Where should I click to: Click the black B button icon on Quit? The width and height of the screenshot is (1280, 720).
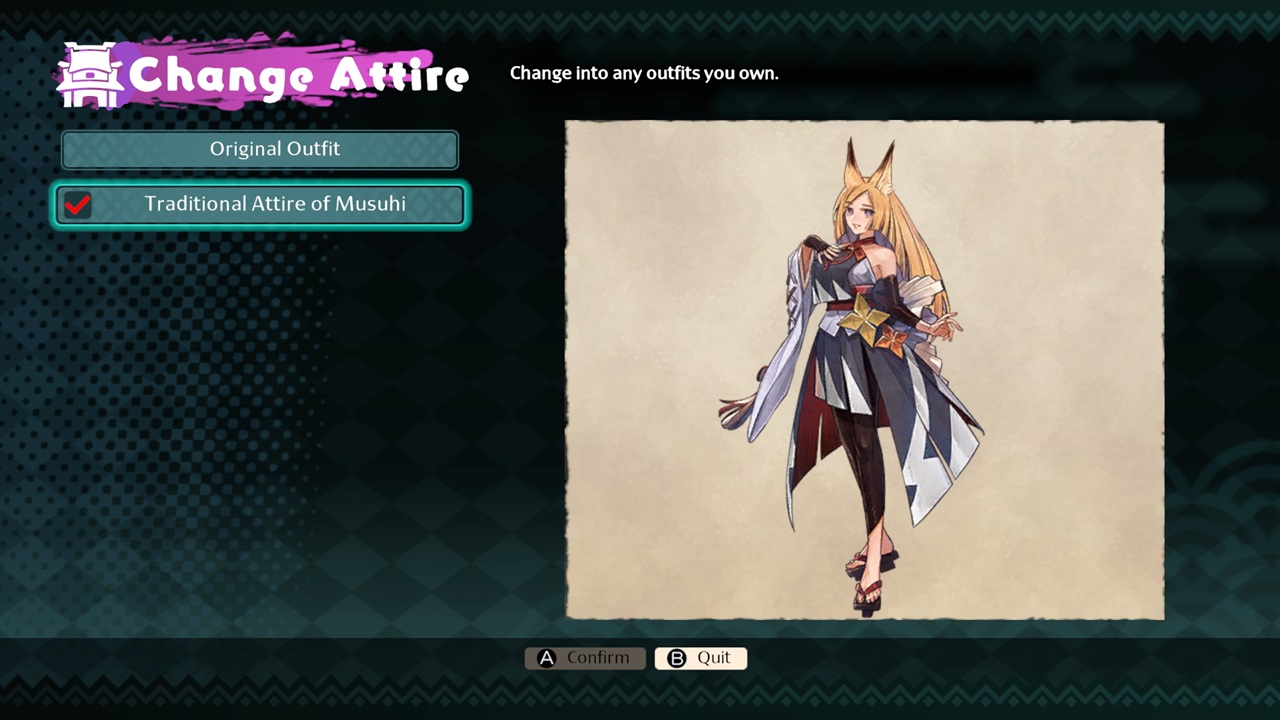pyautogui.click(x=675, y=658)
